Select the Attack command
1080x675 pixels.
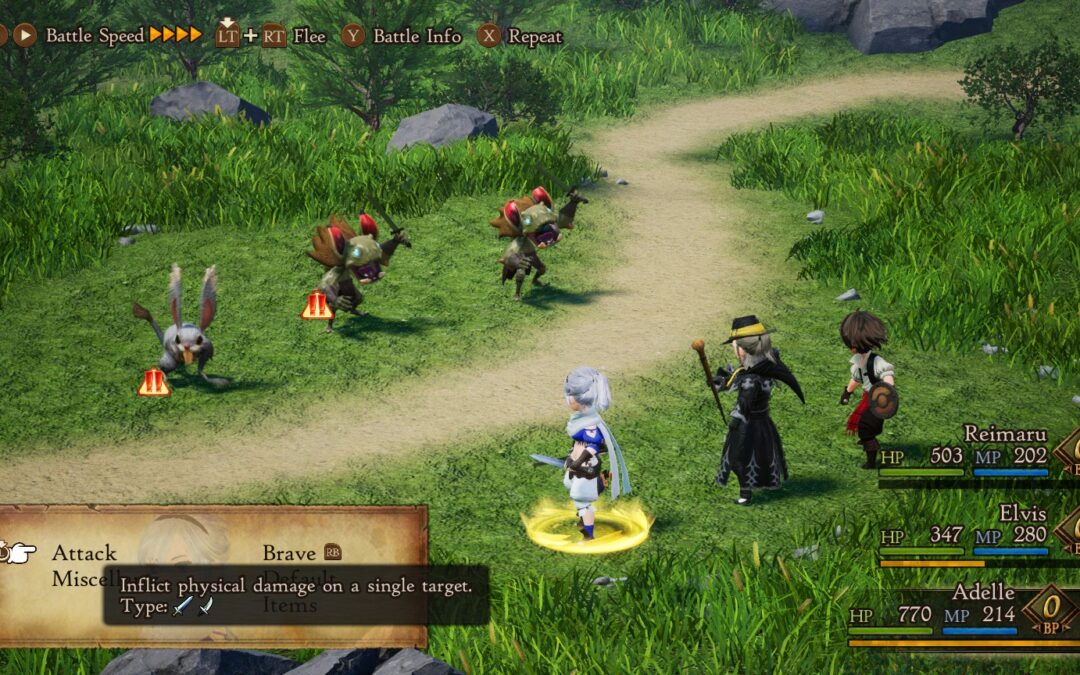tap(84, 553)
